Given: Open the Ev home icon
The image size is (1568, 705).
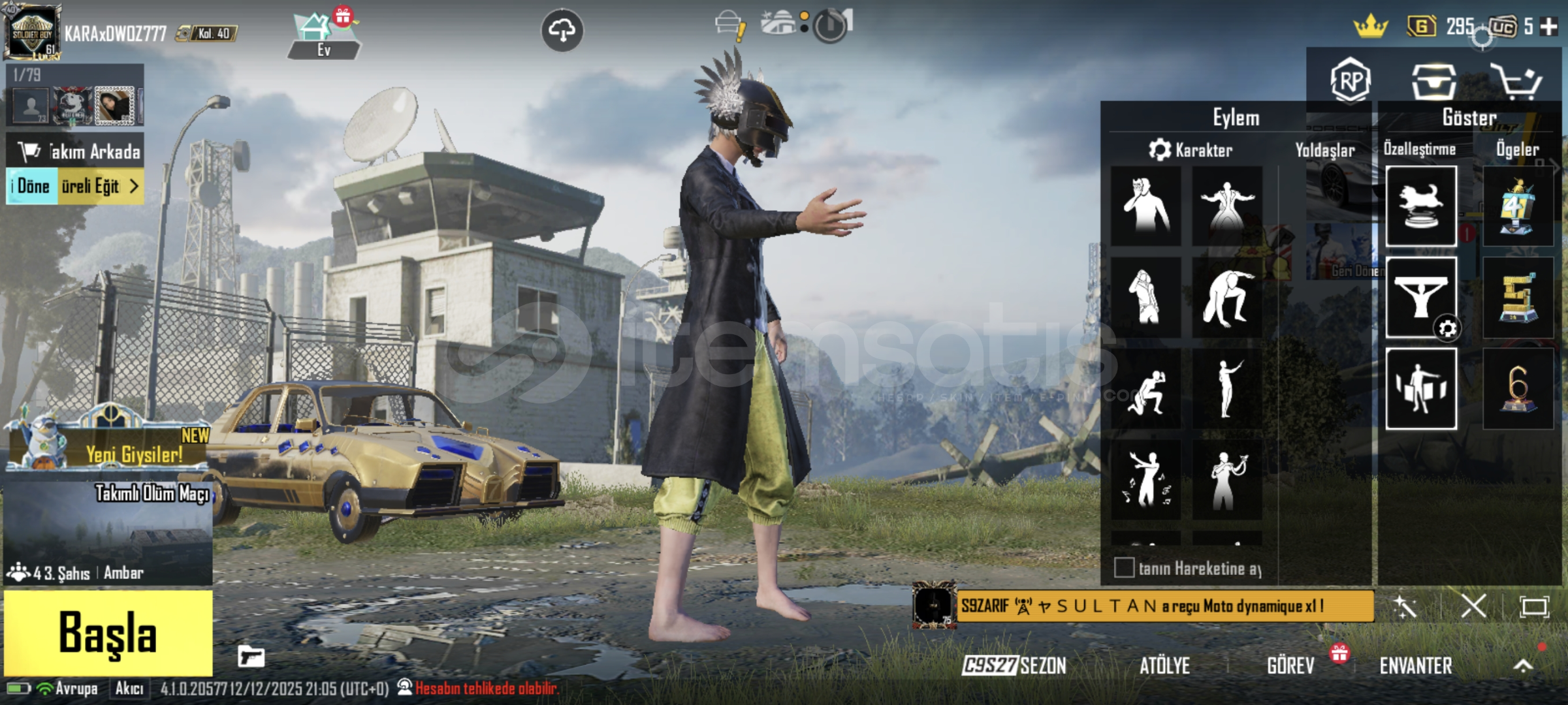Looking at the screenshot, I should click(323, 36).
